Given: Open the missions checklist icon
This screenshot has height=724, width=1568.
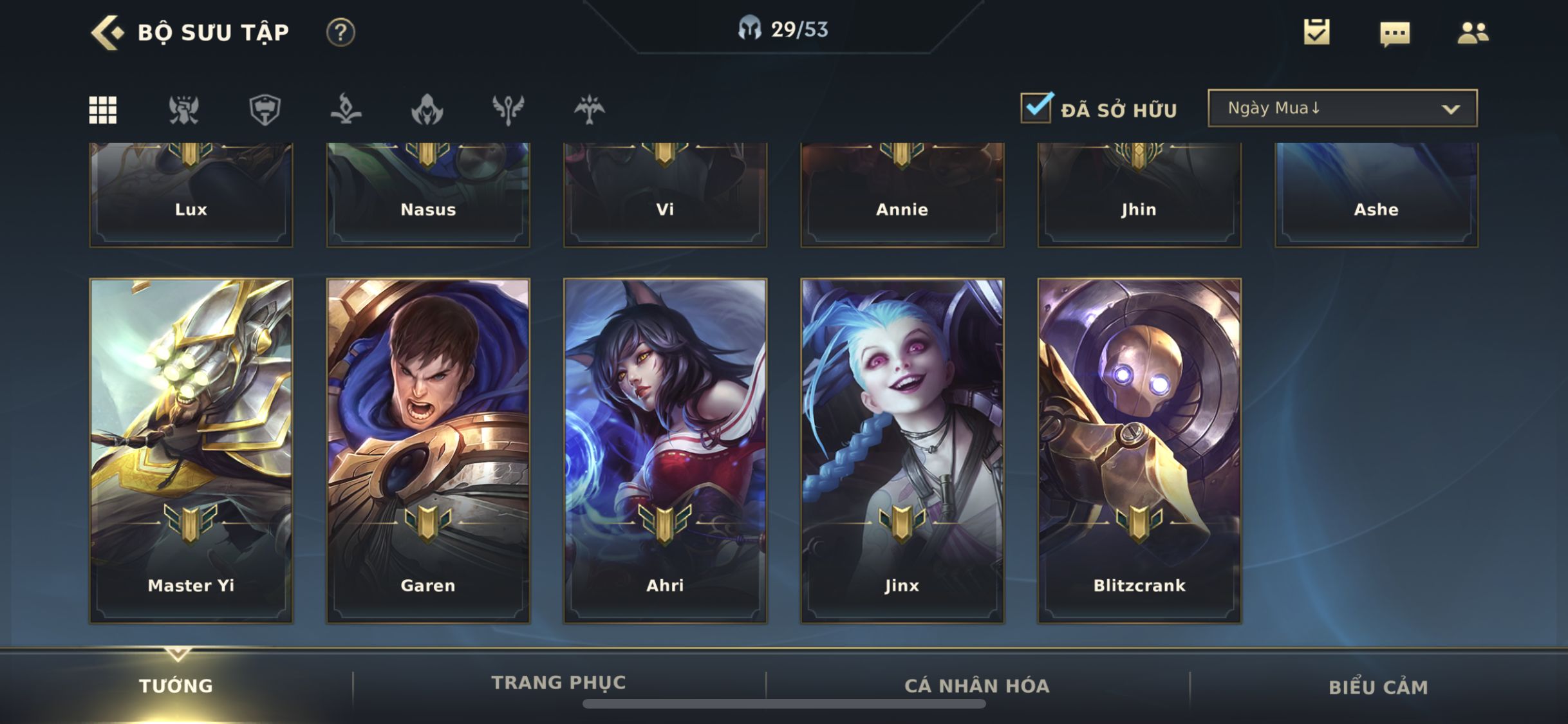Looking at the screenshot, I should pyautogui.click(x=1316, y=32).
